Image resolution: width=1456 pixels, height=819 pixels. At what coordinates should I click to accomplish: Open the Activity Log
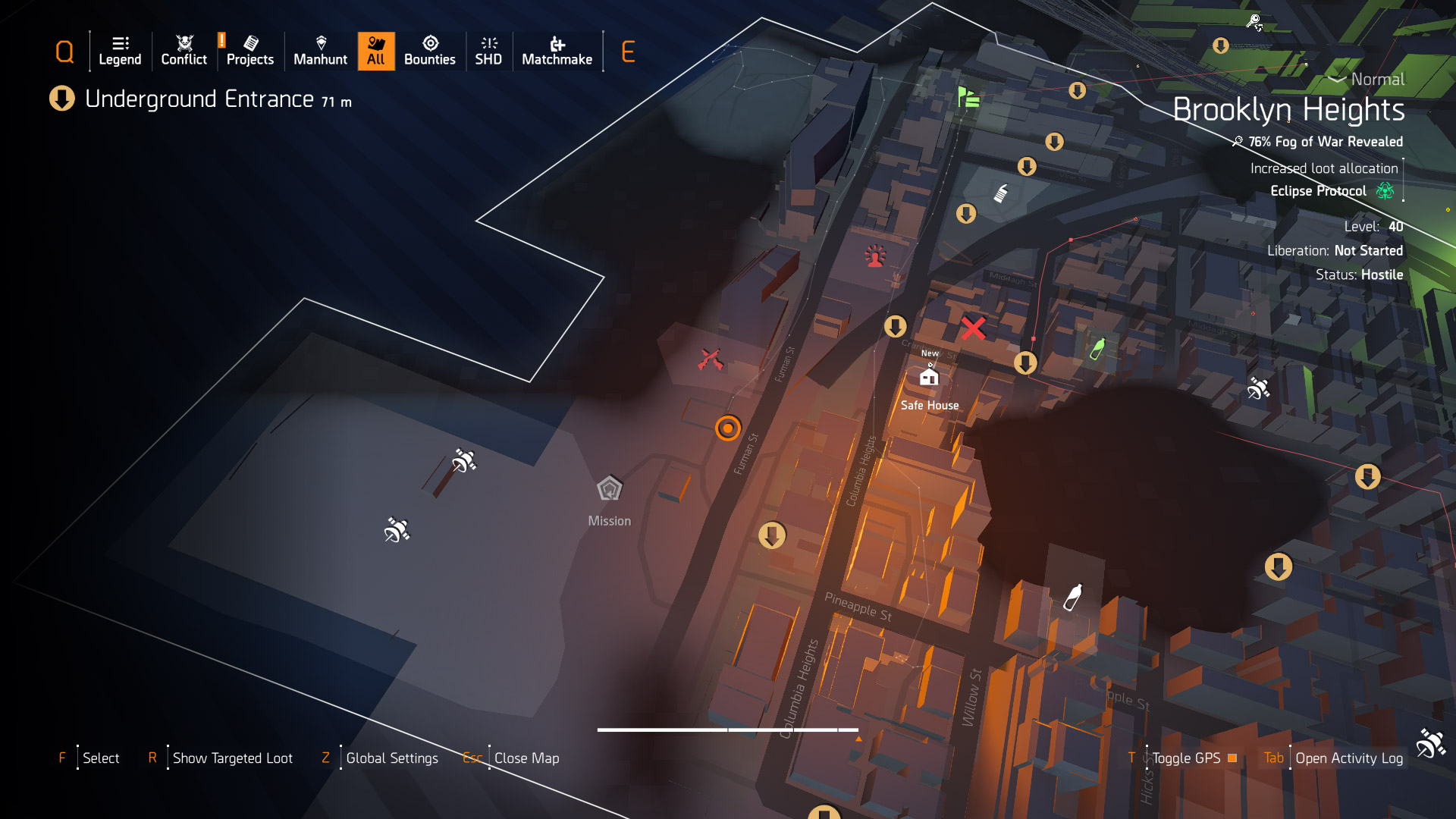coord(1348,758)
